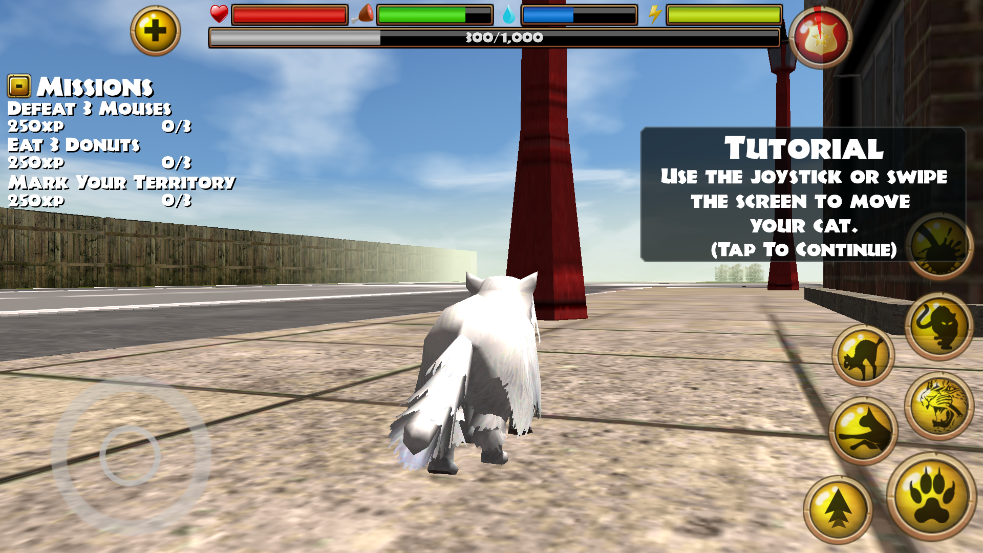Screen dimensions: 983x553
Task: Use the roaring tiger face ability
Action: click(939, 405)
